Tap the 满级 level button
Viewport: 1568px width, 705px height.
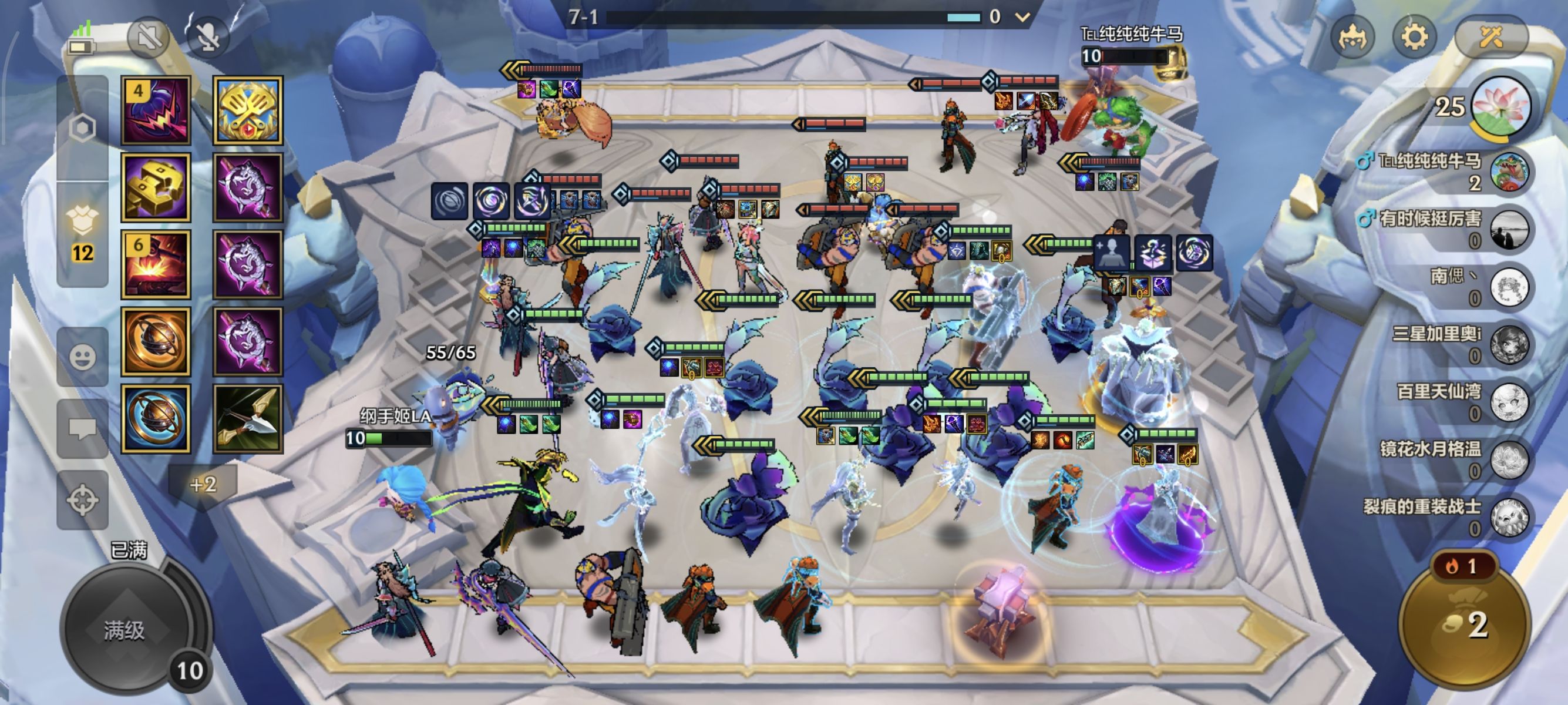[x=125, y=631]
